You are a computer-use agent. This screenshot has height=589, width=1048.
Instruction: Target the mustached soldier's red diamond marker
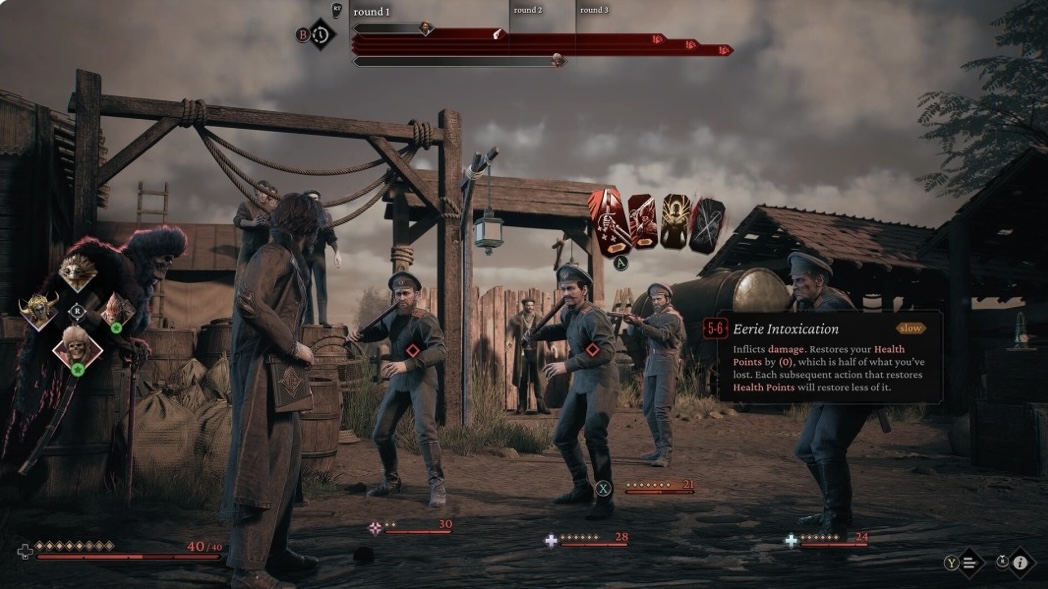[x=592, y=350]
